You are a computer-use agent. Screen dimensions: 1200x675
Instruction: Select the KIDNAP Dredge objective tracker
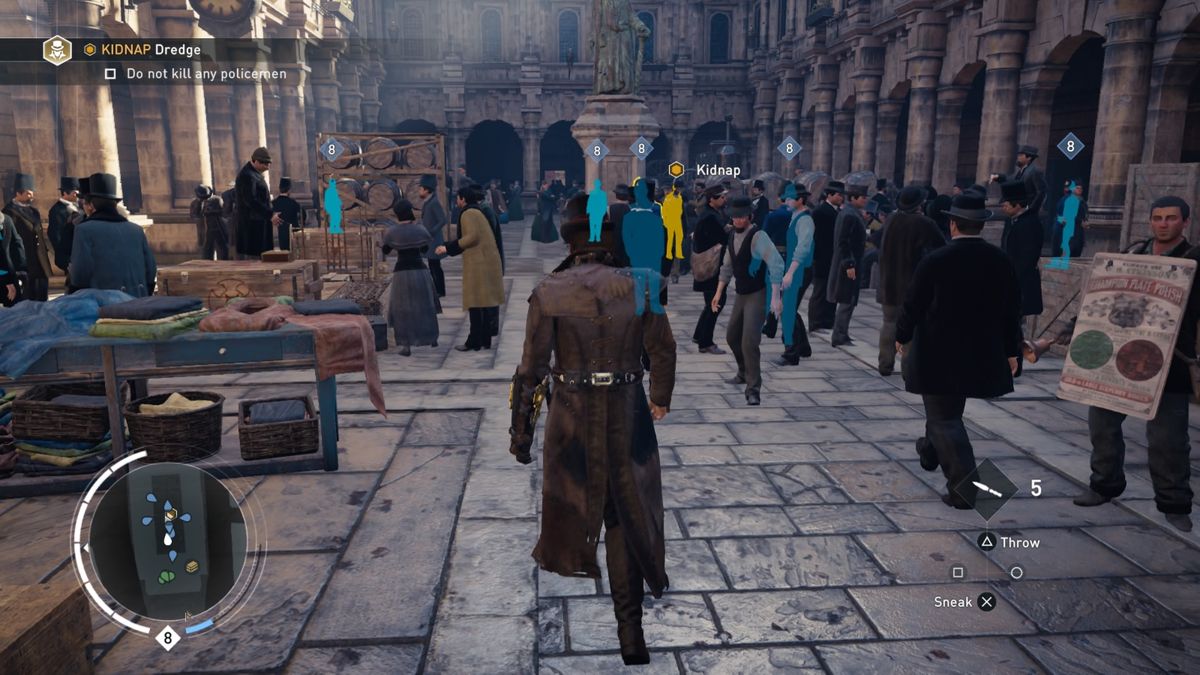coord(142,49)
